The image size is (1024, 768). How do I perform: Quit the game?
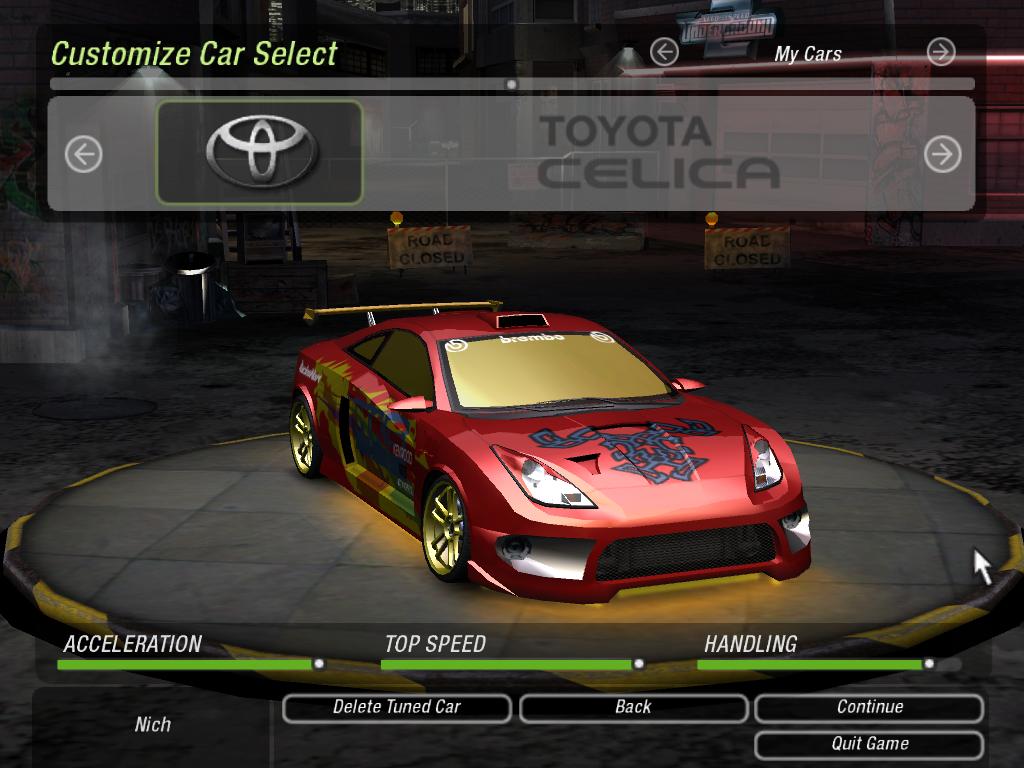click(869, 744)
